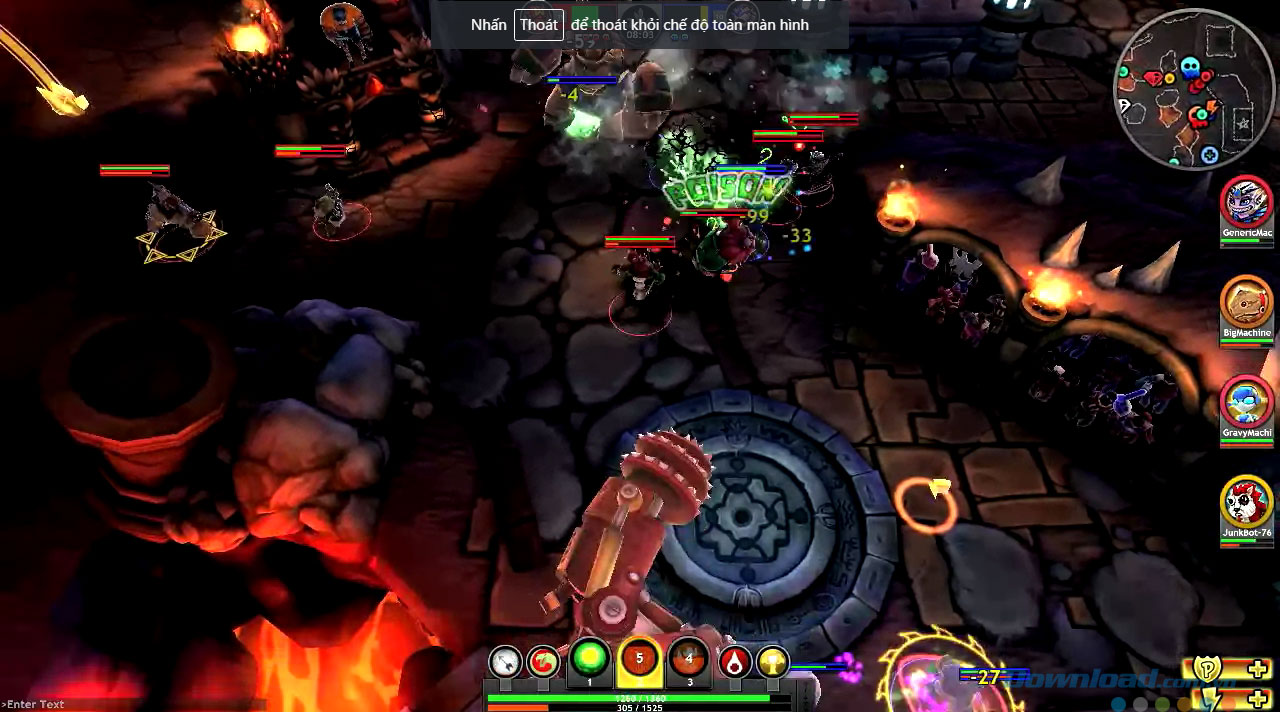Select JunkBot-76's portrait
1280x712 pixels.
pyautogui.click(x=1246, y=502)
